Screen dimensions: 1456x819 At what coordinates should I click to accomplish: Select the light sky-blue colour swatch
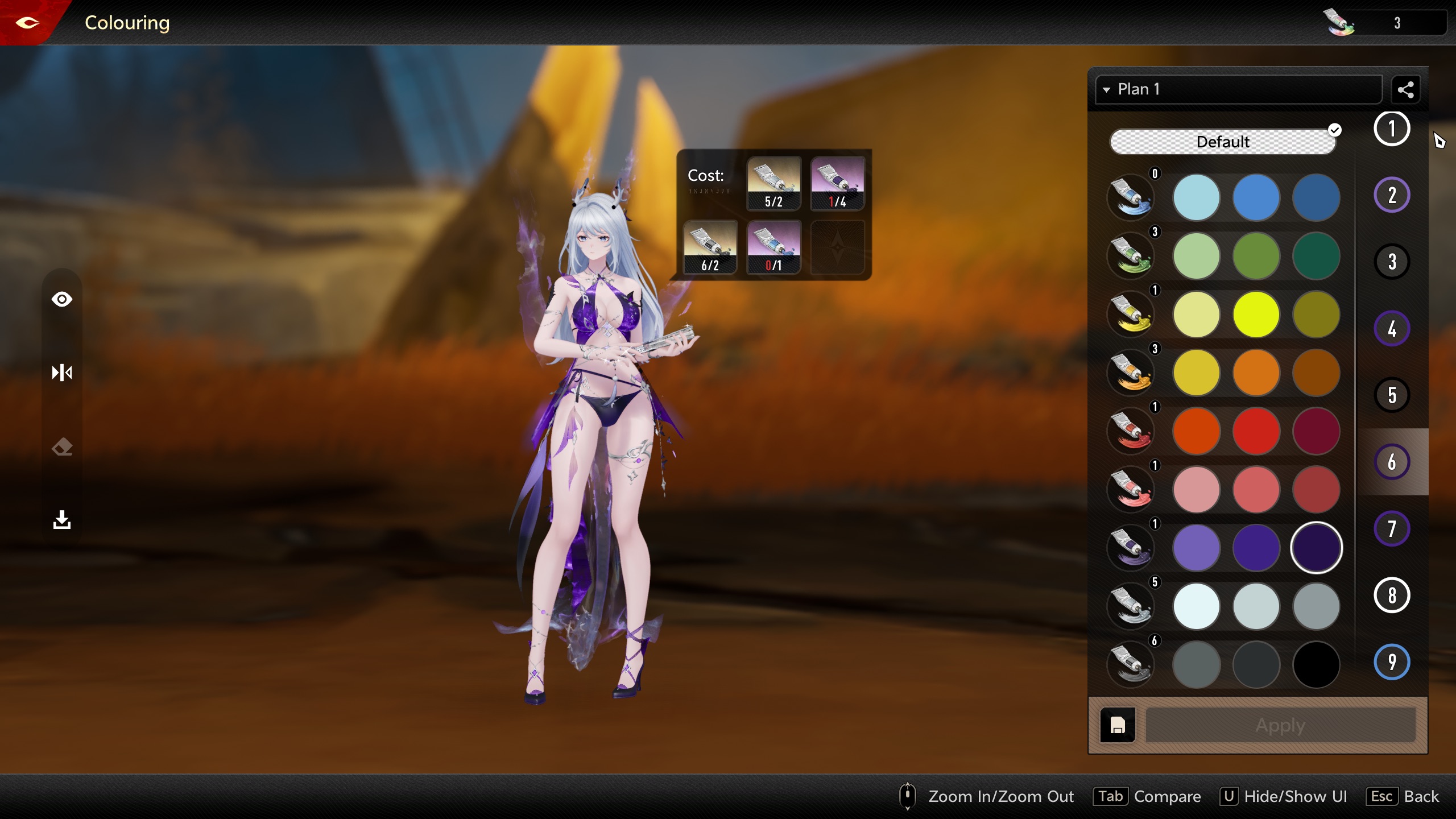click(x=1196, y=198)
